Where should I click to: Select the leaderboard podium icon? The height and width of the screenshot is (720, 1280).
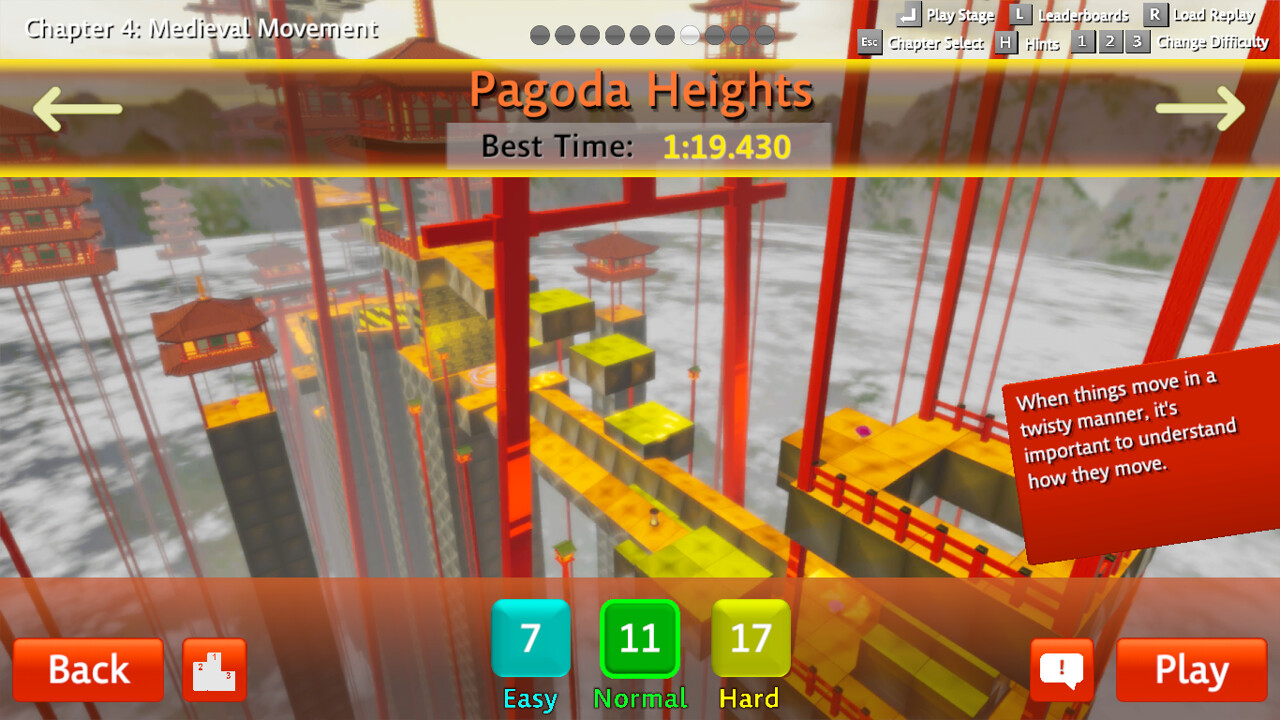(214, 670)
